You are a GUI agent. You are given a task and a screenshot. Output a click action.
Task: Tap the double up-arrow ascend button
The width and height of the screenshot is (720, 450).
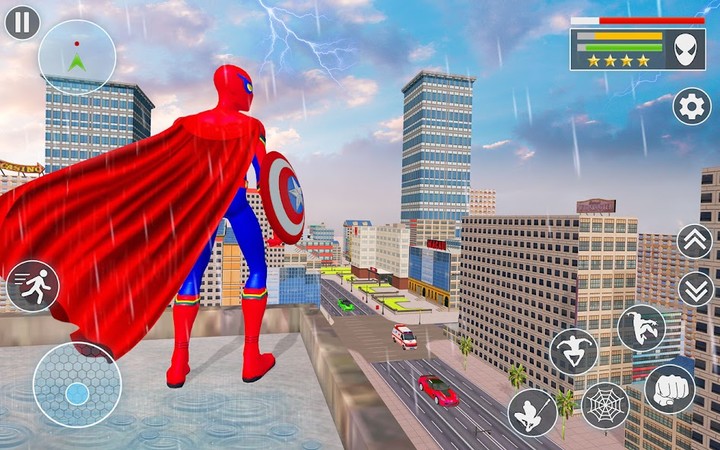(x=695, y=241)
